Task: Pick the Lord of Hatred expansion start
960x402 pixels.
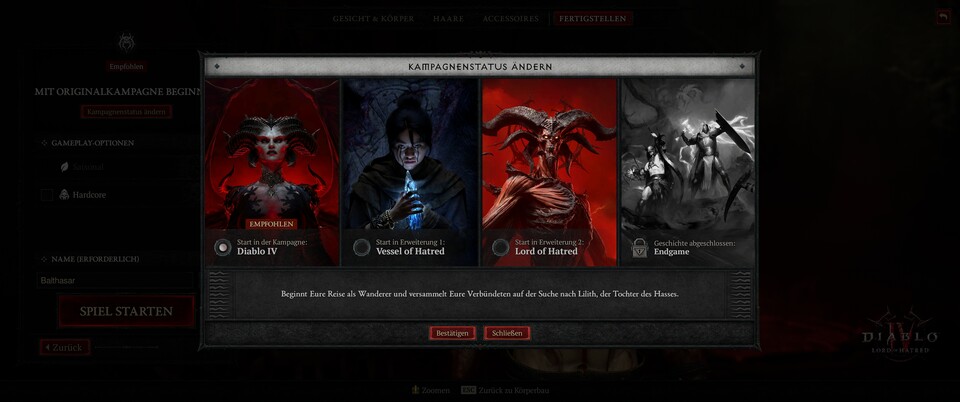Action: [501, 247]
